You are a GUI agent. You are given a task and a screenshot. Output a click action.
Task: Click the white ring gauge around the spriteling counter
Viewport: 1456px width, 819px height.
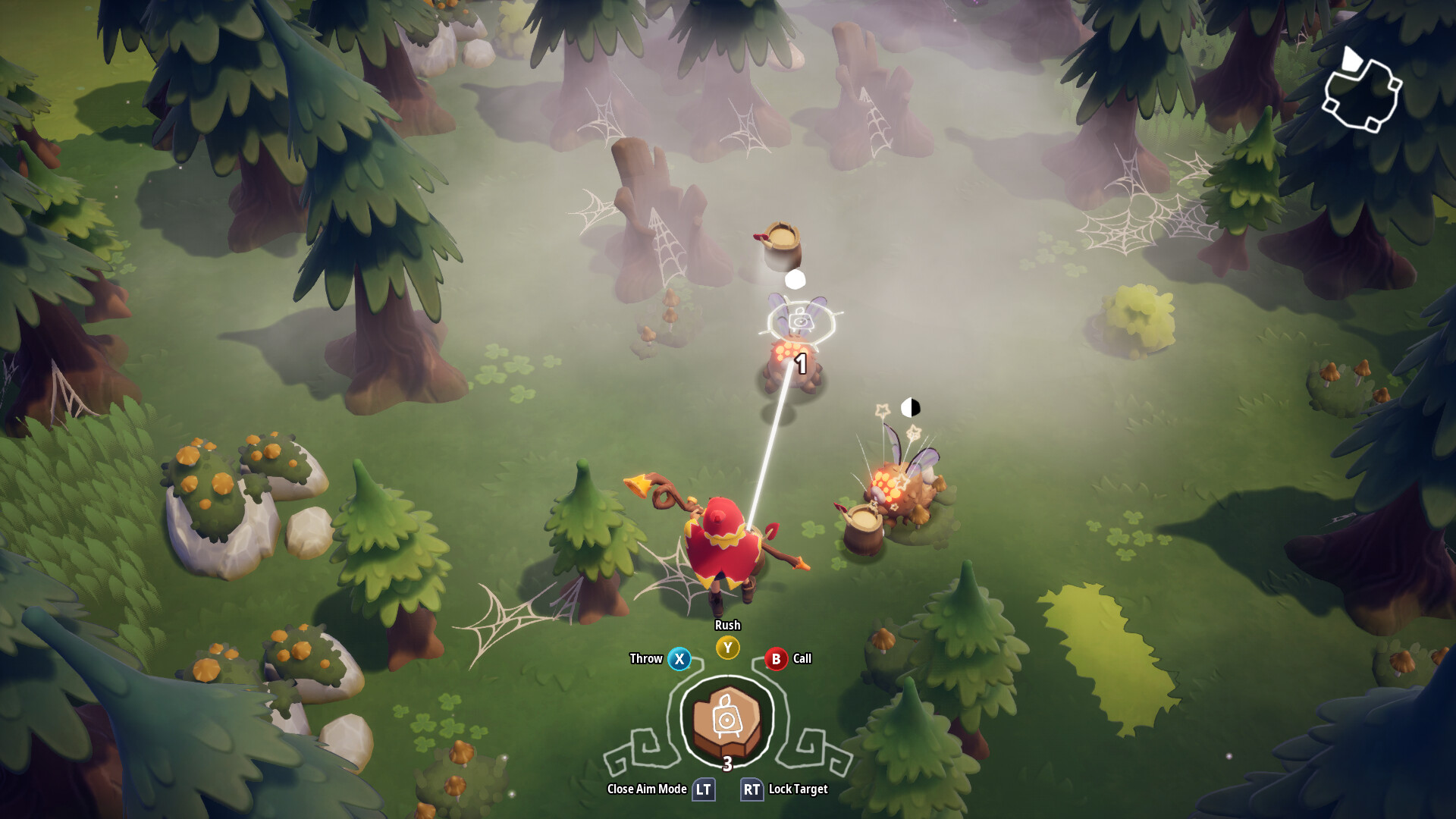(726, 675)
